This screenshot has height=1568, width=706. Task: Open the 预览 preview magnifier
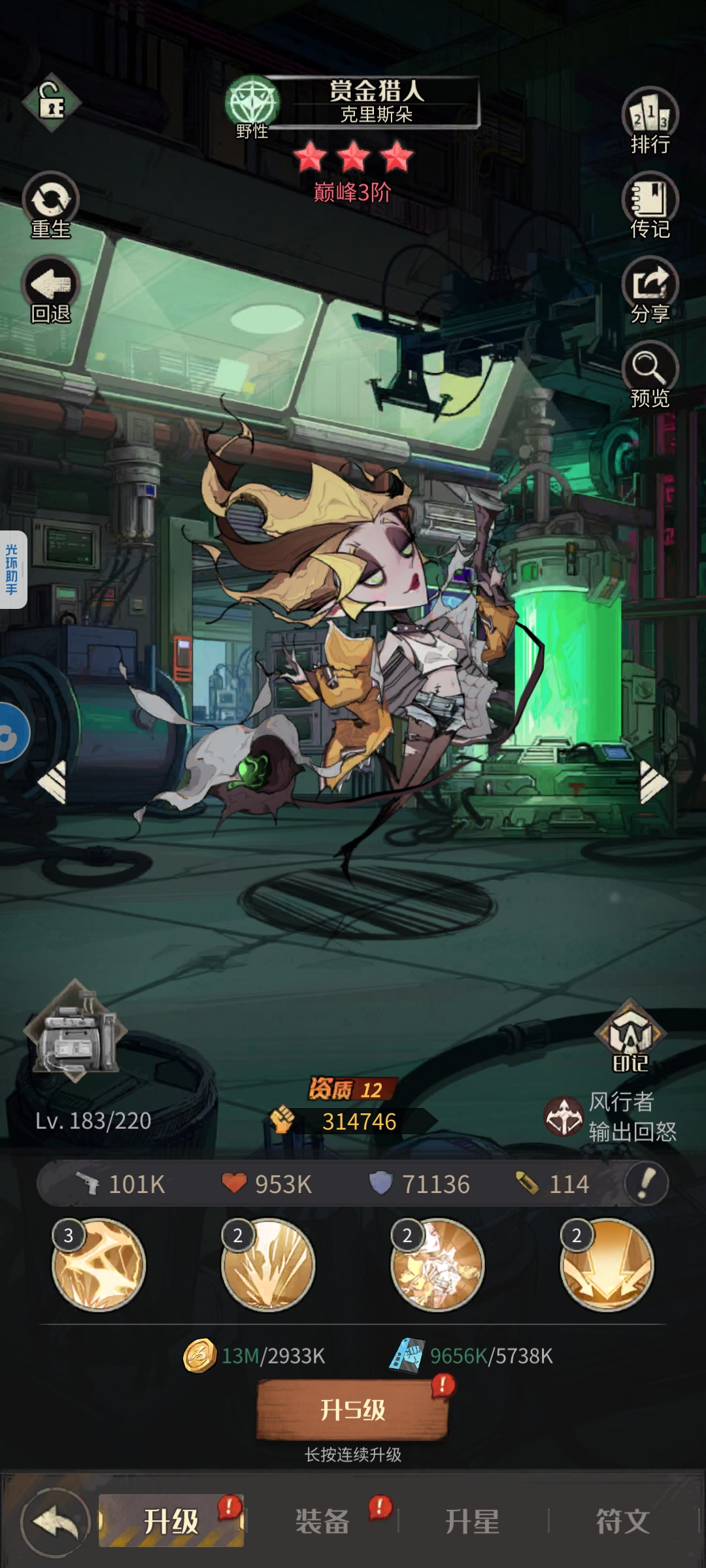tap(650, 374)
